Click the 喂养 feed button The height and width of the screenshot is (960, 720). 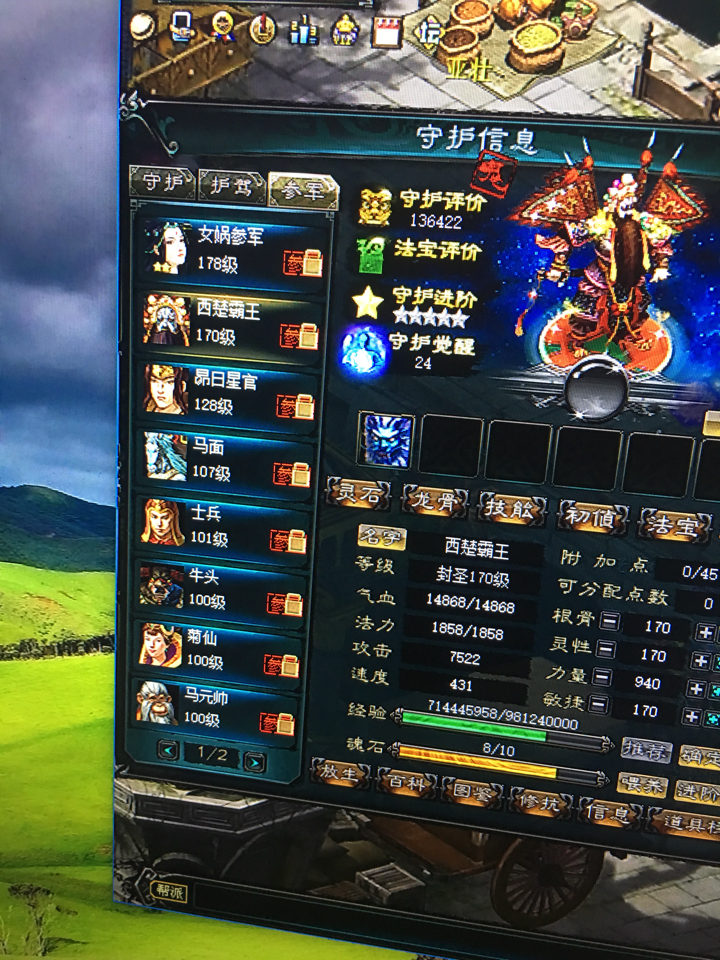point(641,786)
